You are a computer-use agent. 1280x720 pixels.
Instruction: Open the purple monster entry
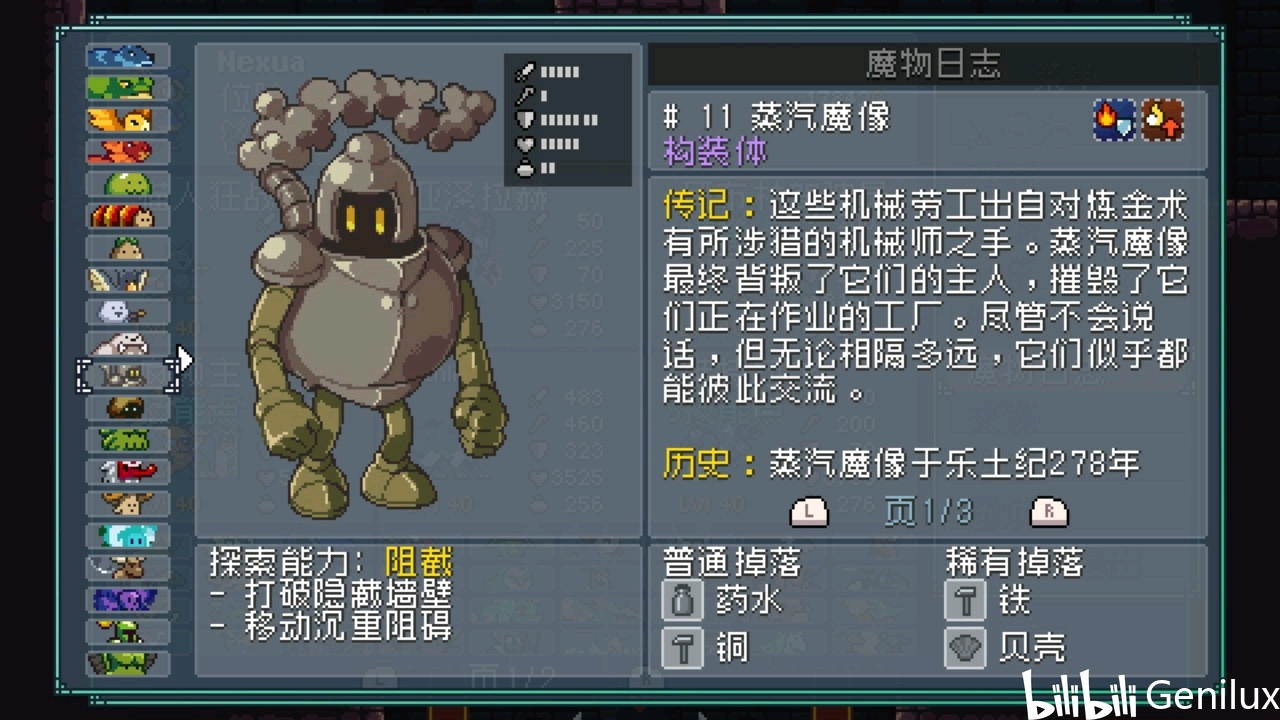click(x=127, y=600)
